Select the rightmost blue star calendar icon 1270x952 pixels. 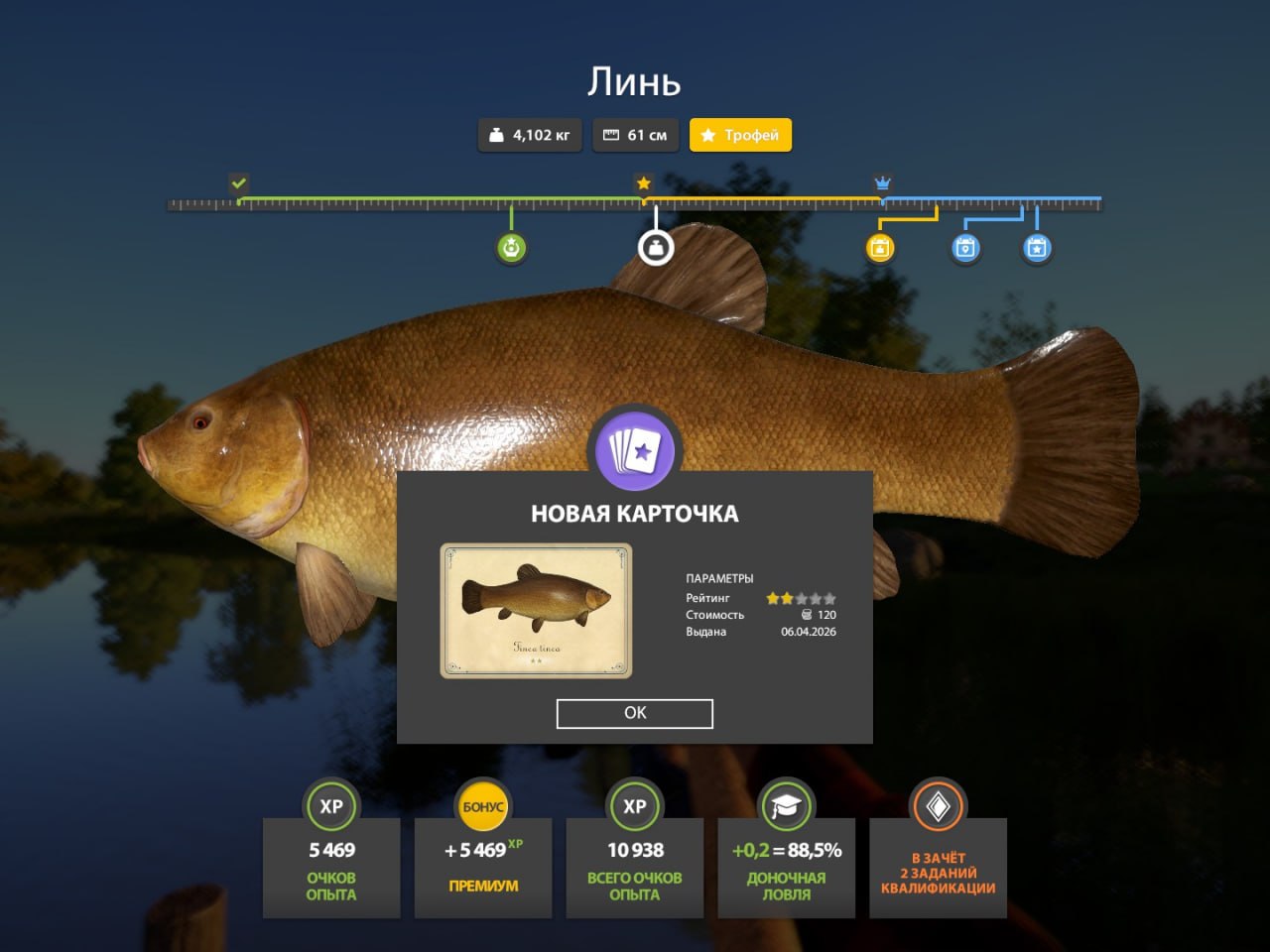1037,248
